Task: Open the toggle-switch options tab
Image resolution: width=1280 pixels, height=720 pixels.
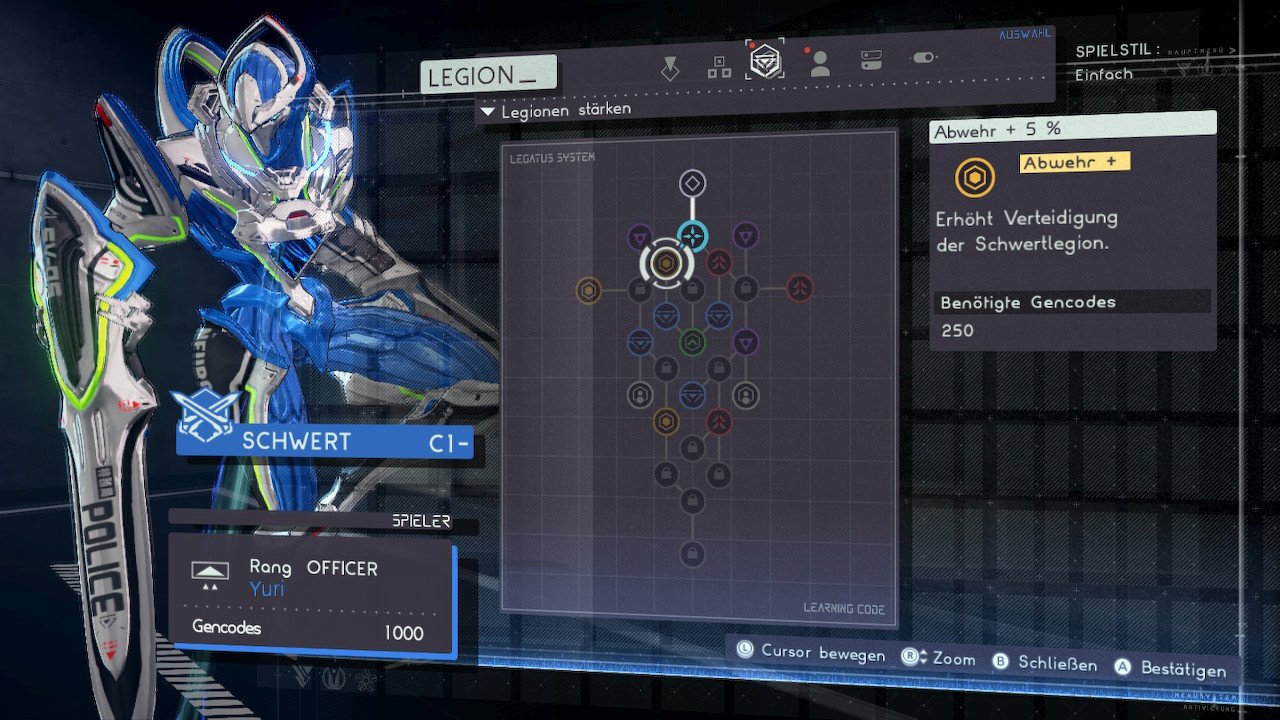Action: [924, 58]
